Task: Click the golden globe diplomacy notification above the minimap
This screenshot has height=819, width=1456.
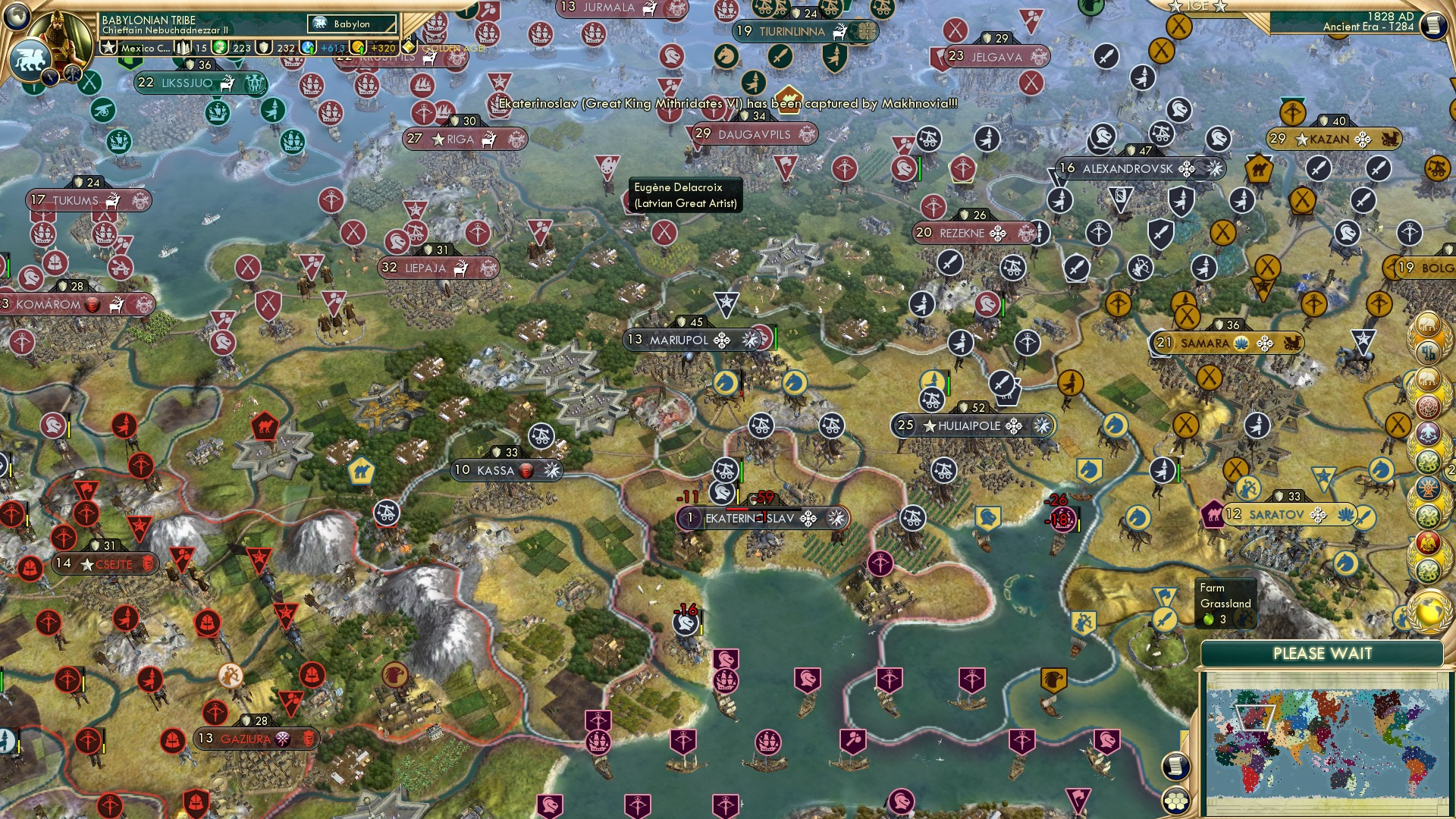Action: 1427,613
